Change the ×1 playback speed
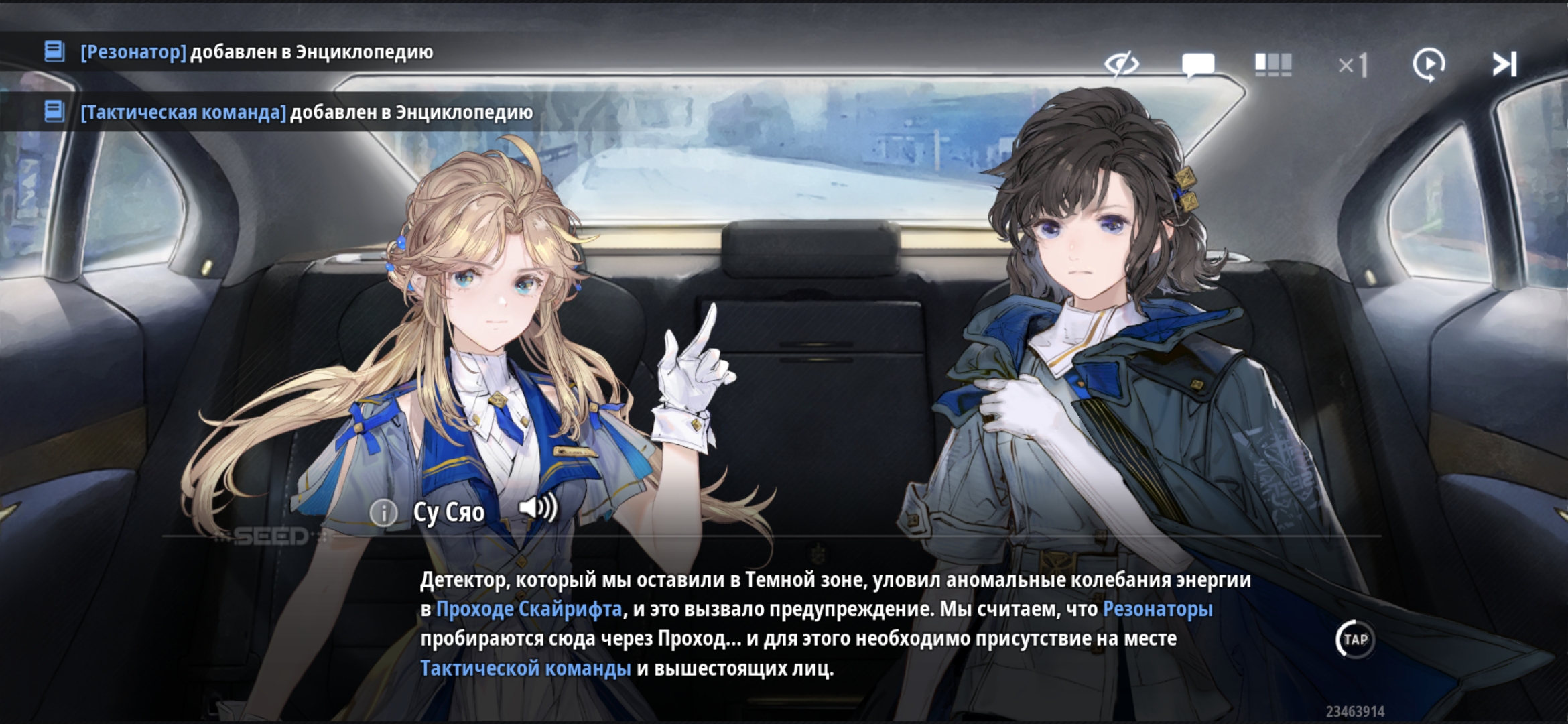The image size is (1568, 724). coord(1353,66)
